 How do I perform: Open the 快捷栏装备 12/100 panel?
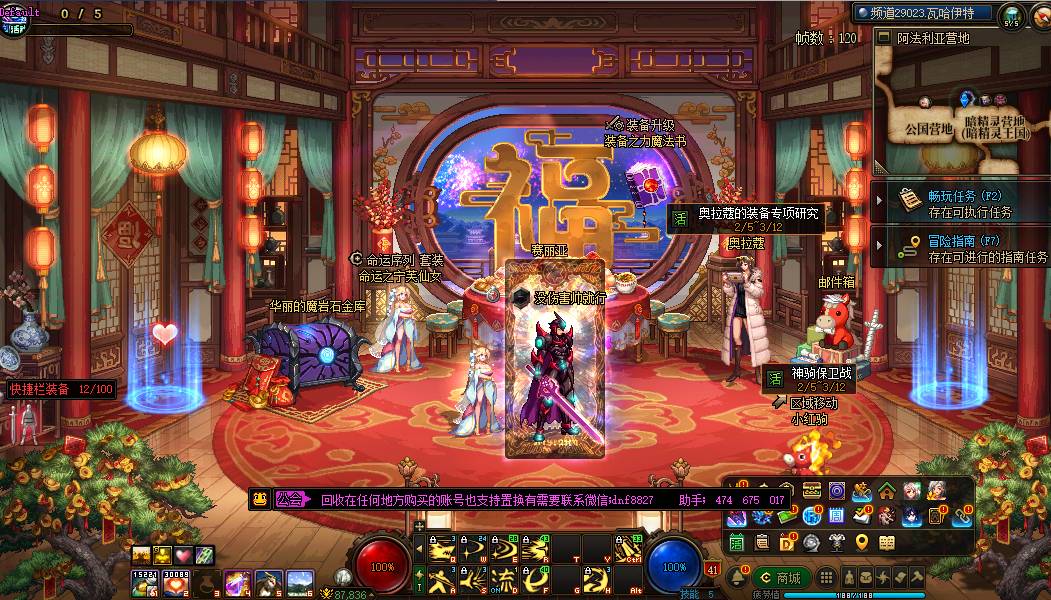click(62, 389)
